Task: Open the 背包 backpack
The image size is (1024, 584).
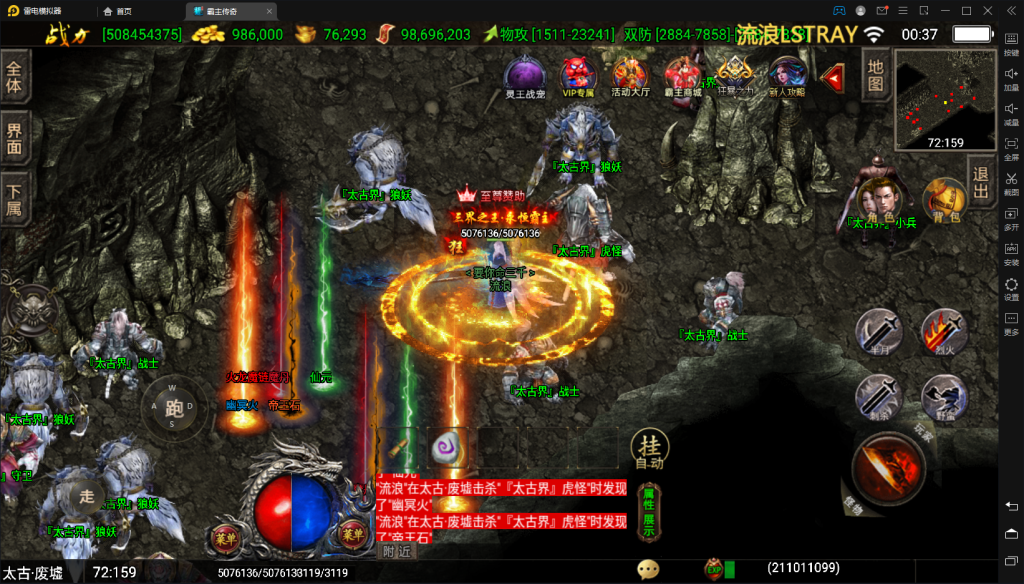Action: click(943, 200)
